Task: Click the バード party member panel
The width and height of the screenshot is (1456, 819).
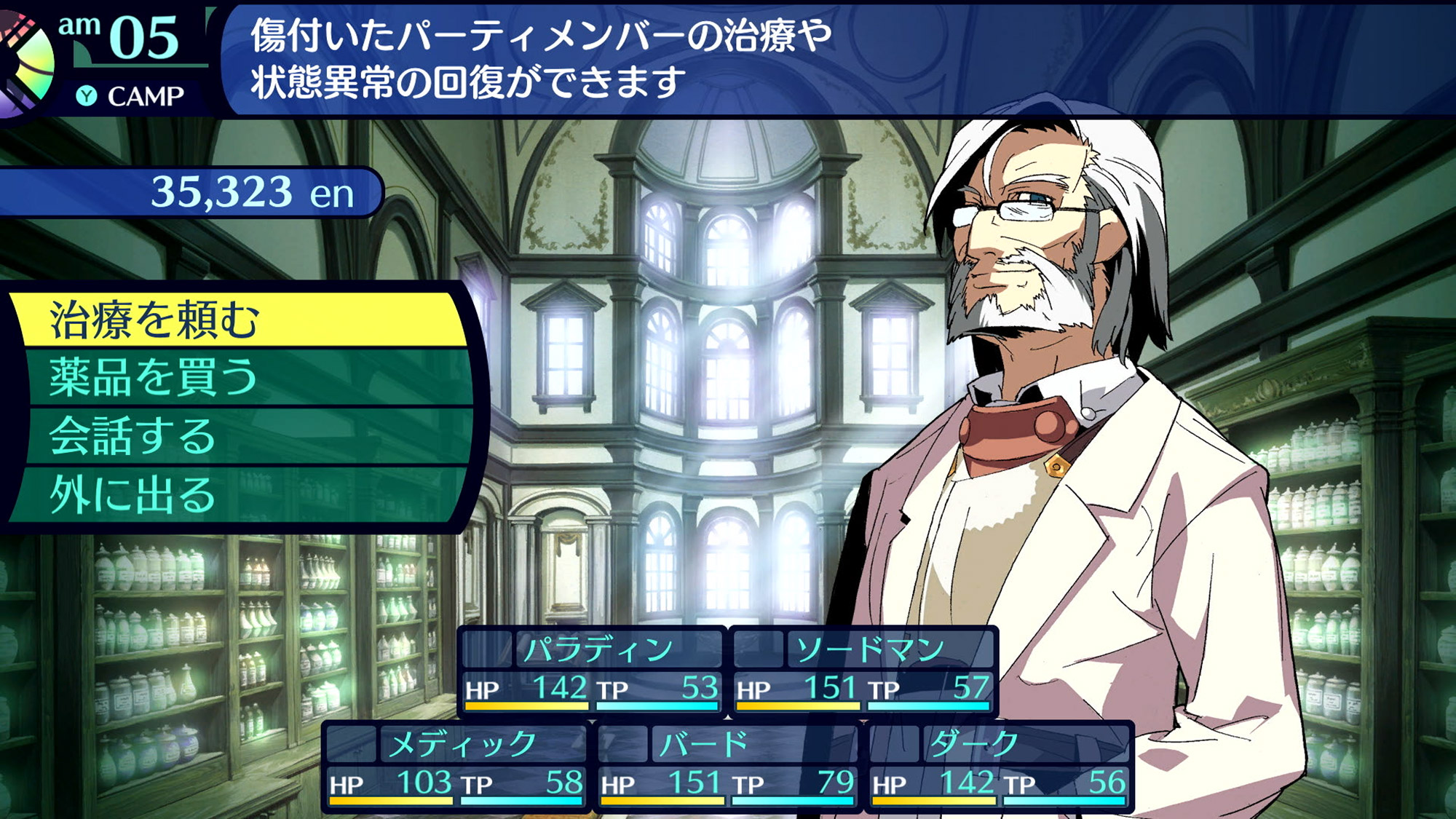Action: (728, 765)
